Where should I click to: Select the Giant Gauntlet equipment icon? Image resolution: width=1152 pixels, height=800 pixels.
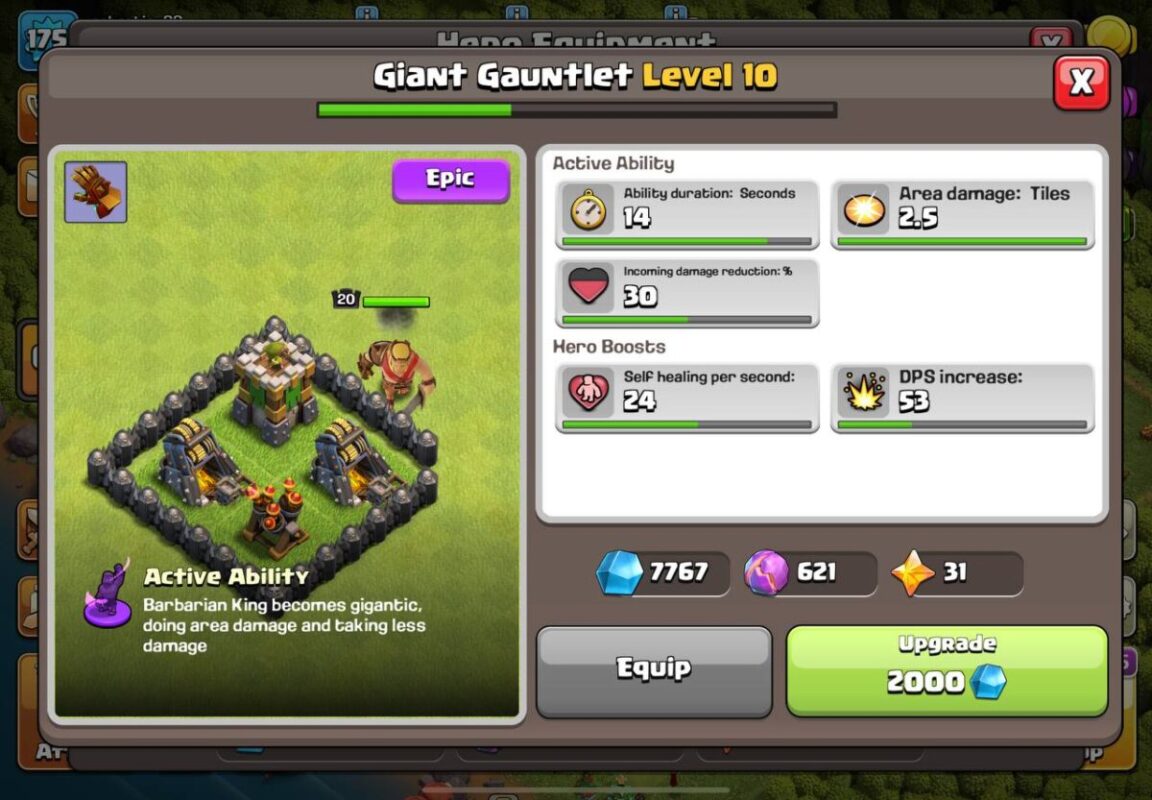tap(96, 192)
